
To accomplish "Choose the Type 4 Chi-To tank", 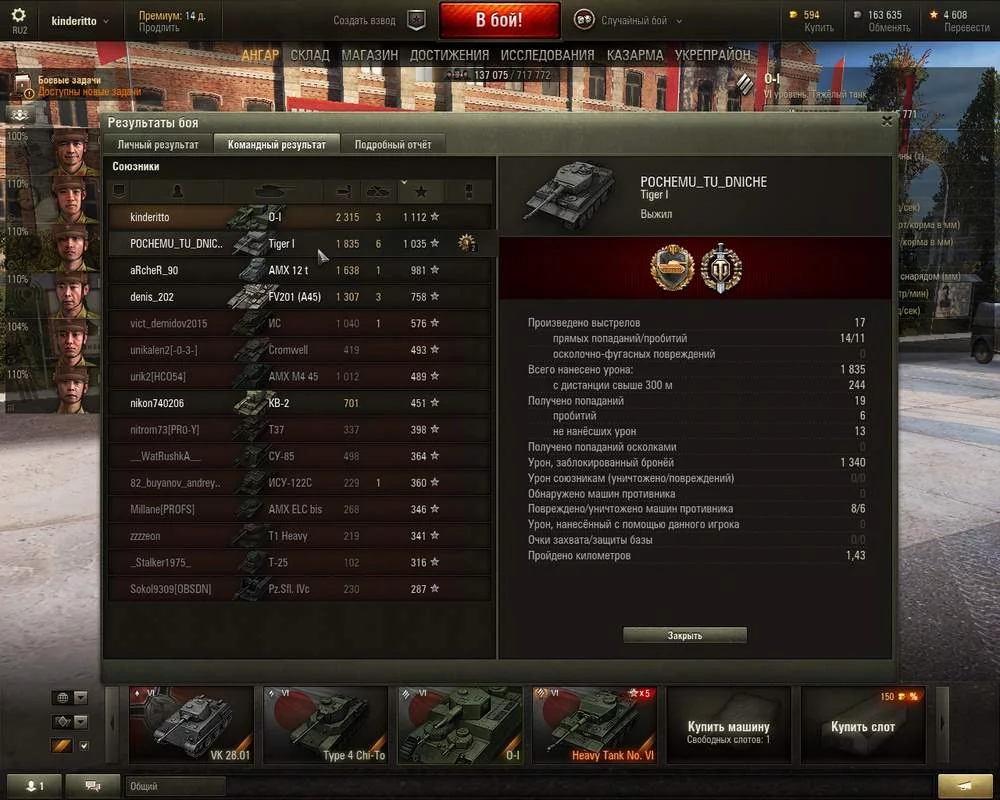I will 325,724.
